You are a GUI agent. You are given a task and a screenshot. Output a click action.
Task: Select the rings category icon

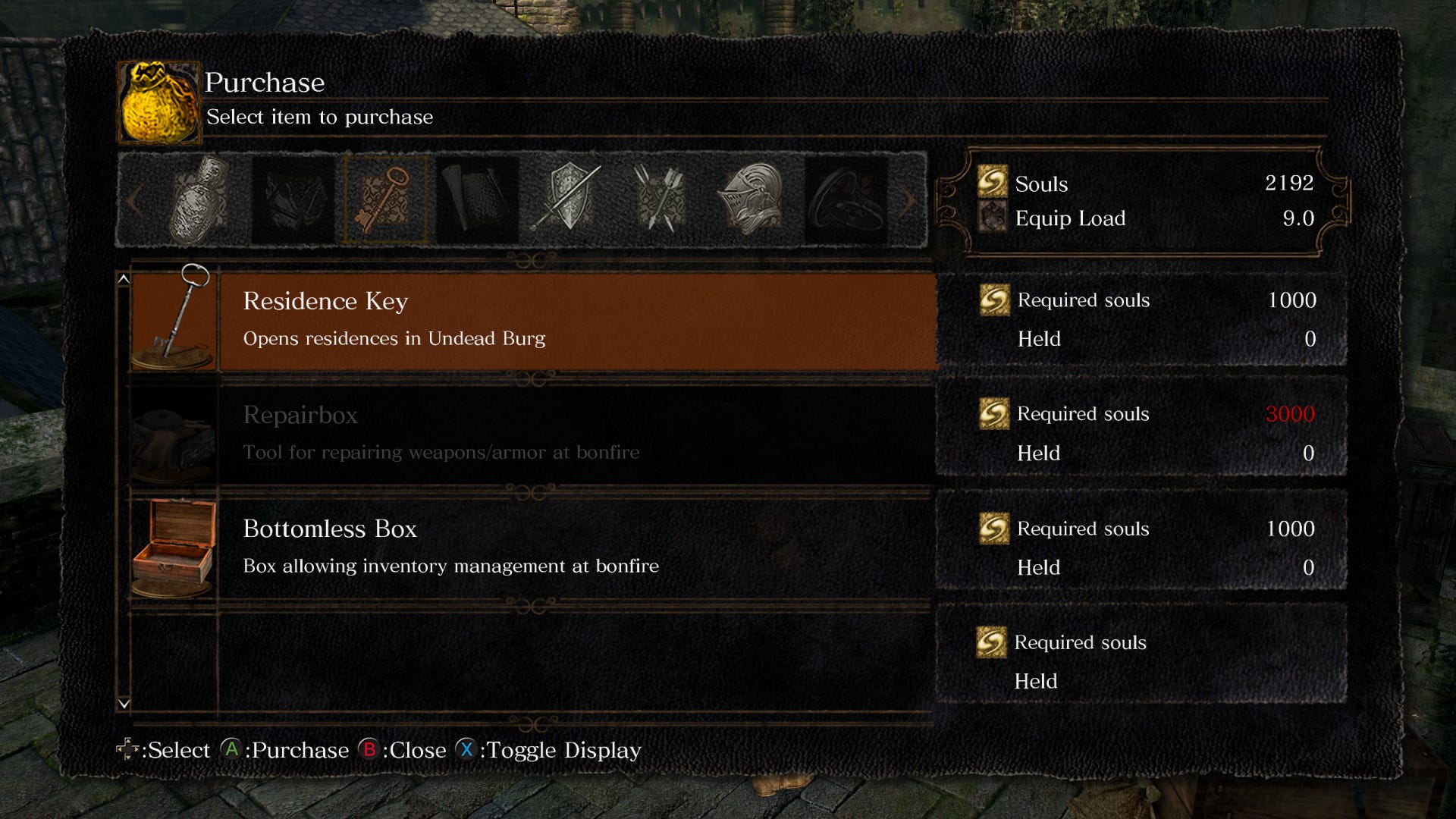[846, 199]
